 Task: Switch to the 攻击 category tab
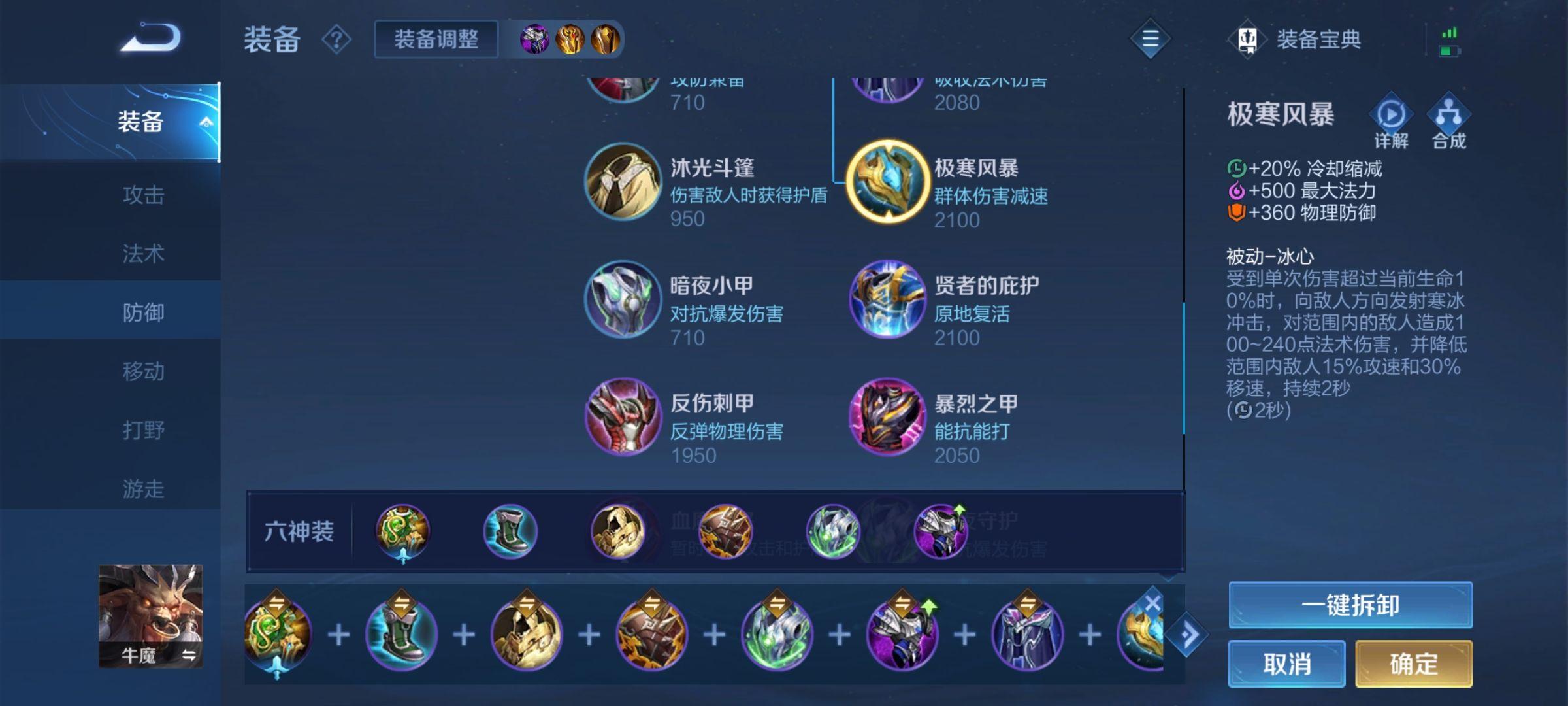click(145, 194)
